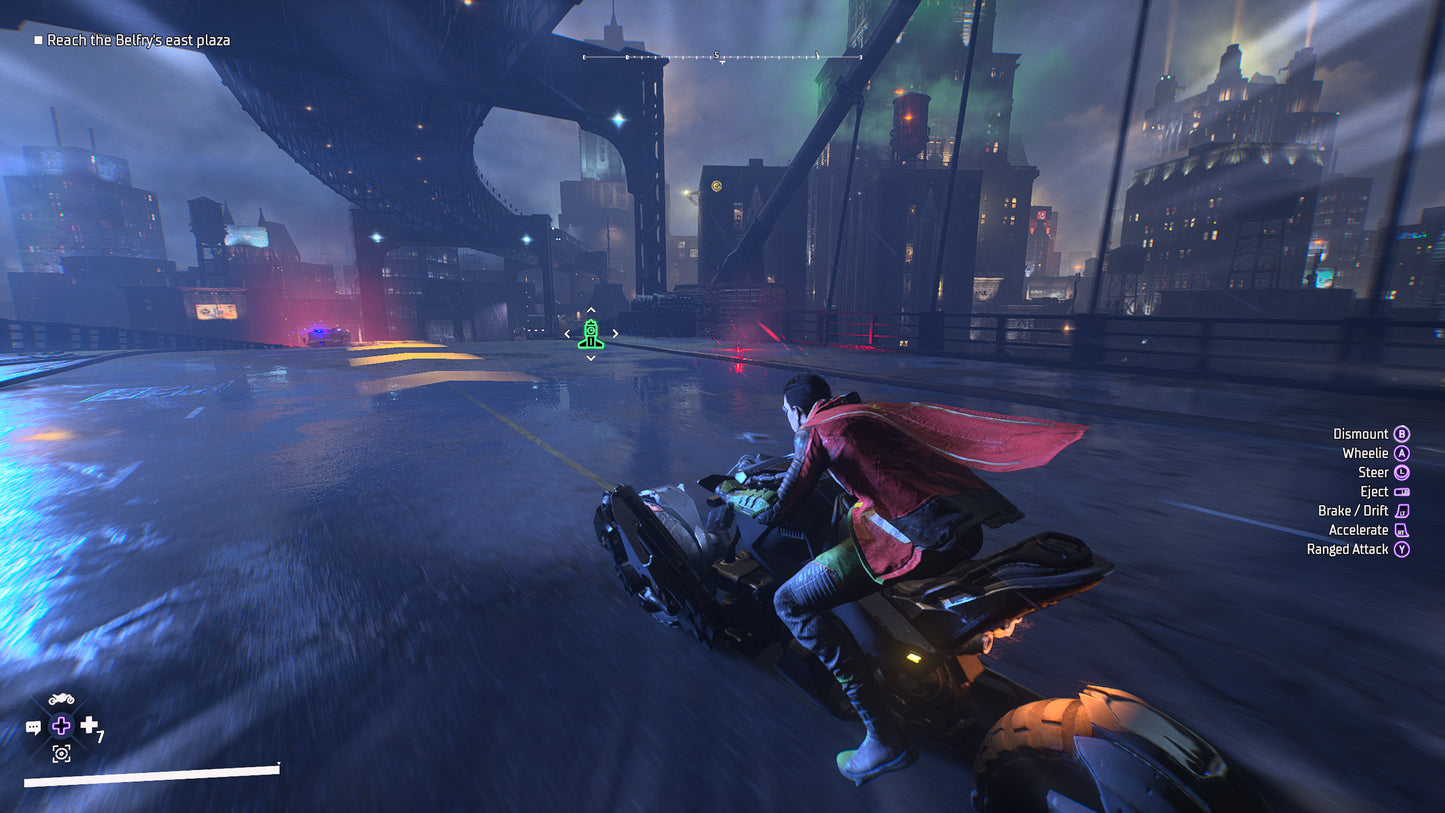The height and width of the screenshot is (813, 1445).
Task: Toggle the Accelerate RT trigger prompt
Action: tap(1402, 530)
